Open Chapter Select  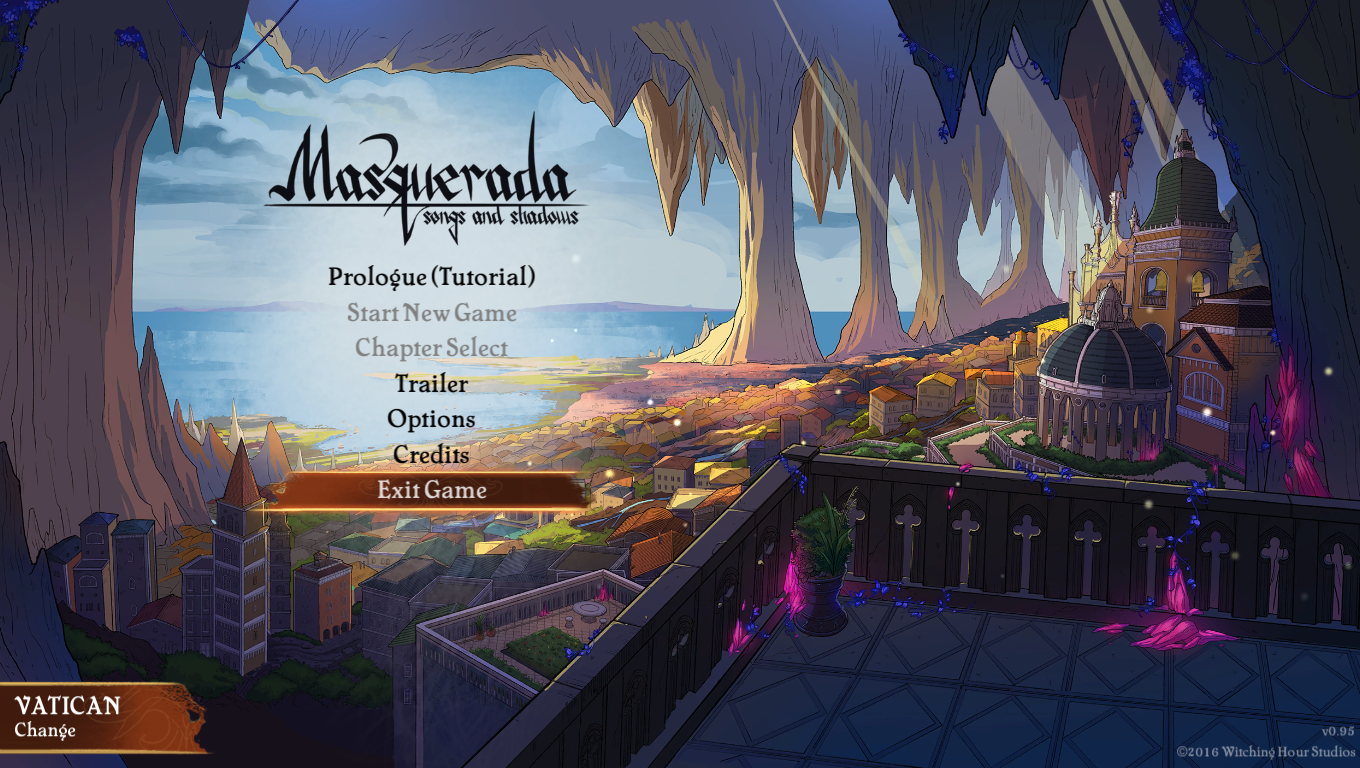431,348
